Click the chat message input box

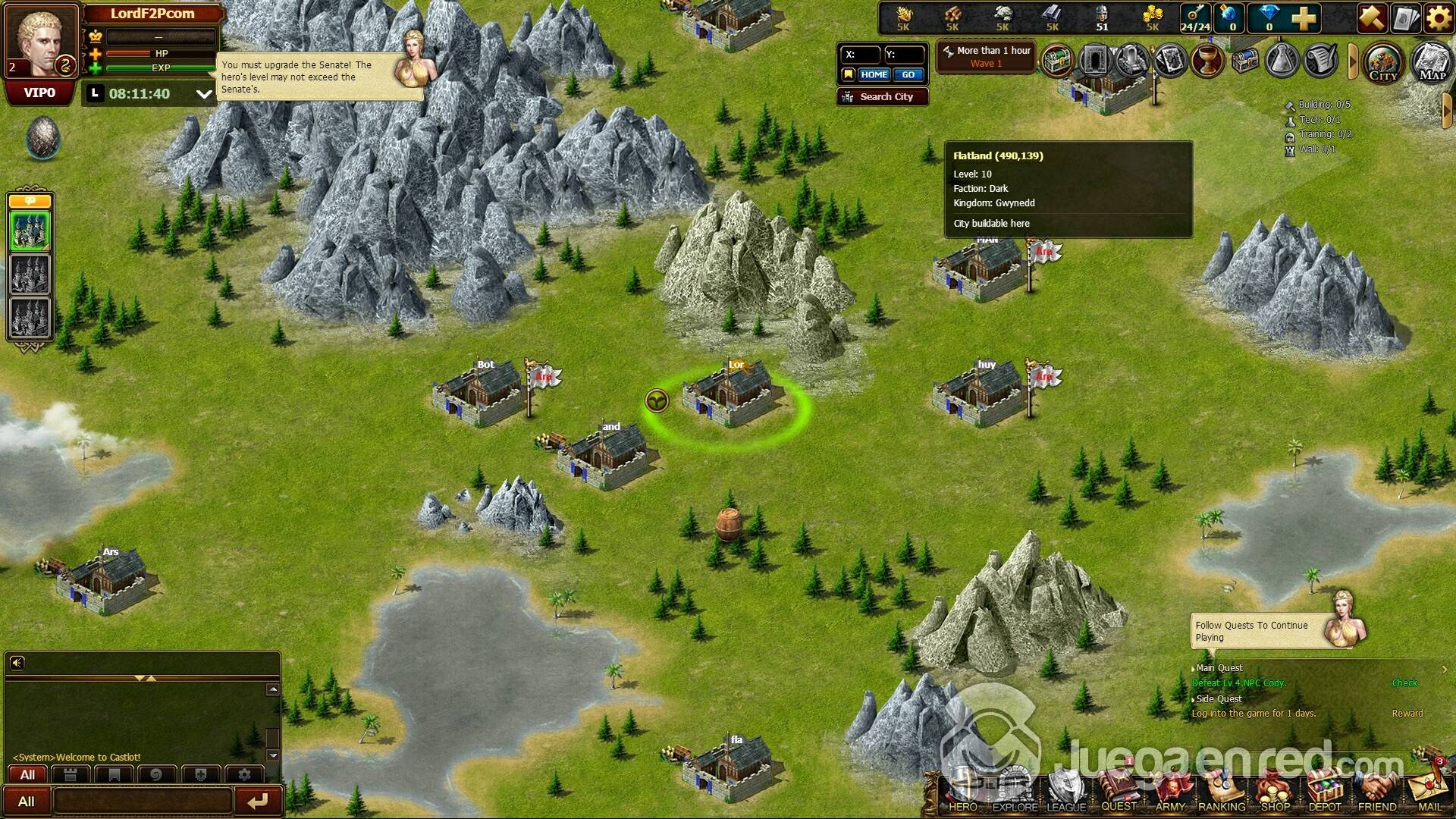(143, 801)
